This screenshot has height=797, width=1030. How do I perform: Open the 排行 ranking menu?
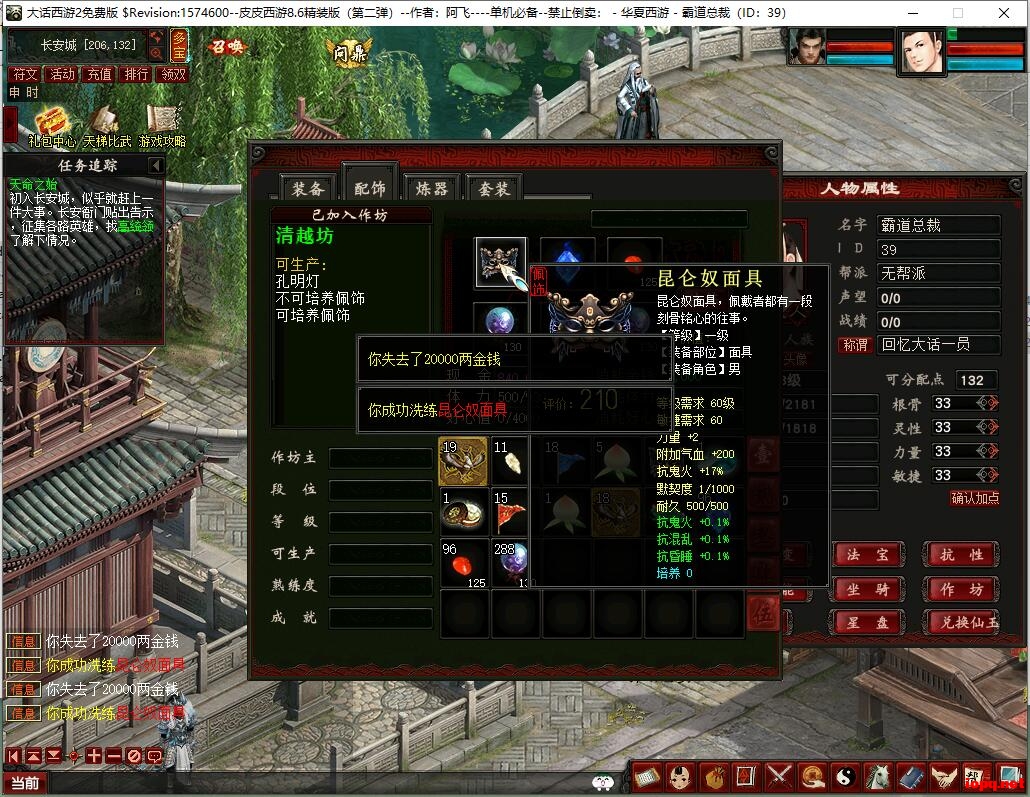(x=136, y=74)
